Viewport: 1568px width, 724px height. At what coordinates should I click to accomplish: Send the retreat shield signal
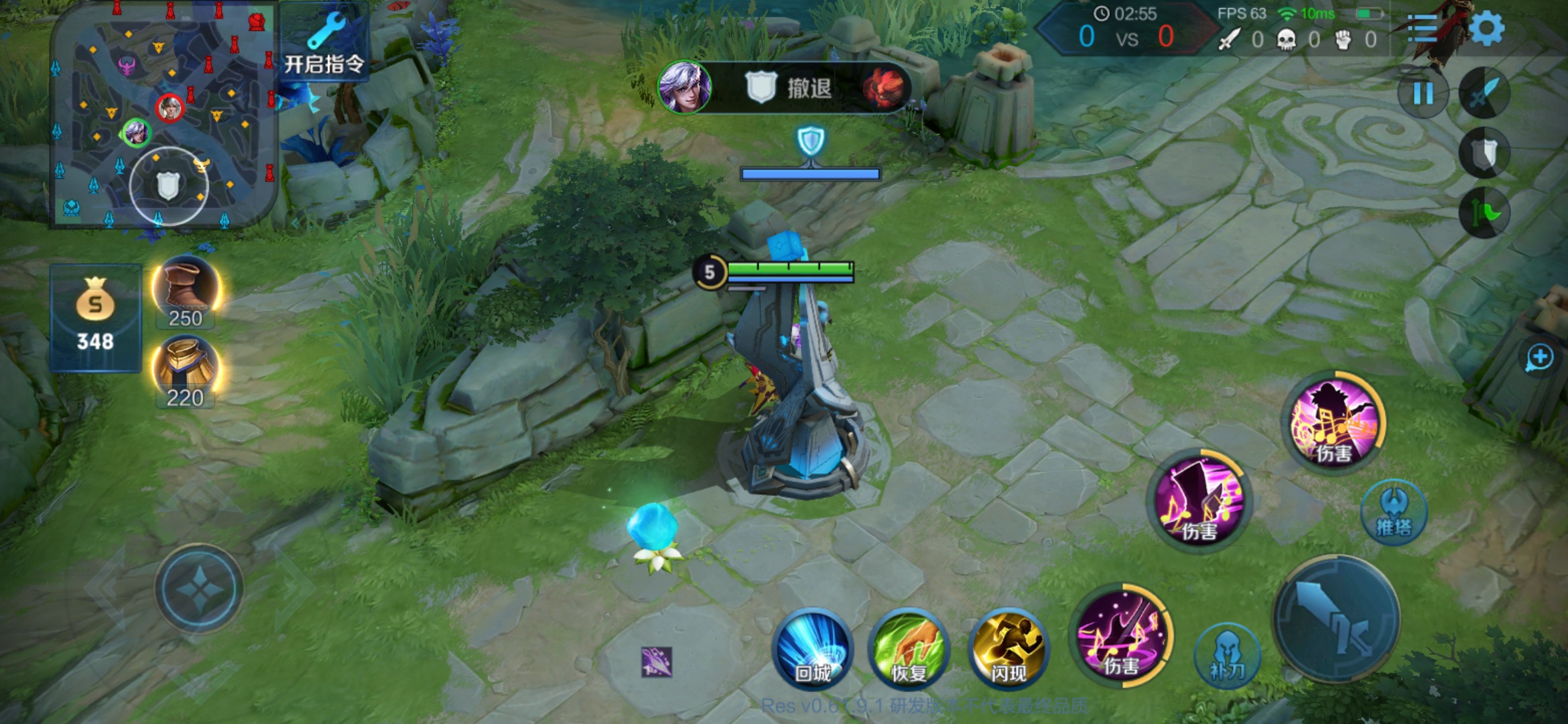1484,154
